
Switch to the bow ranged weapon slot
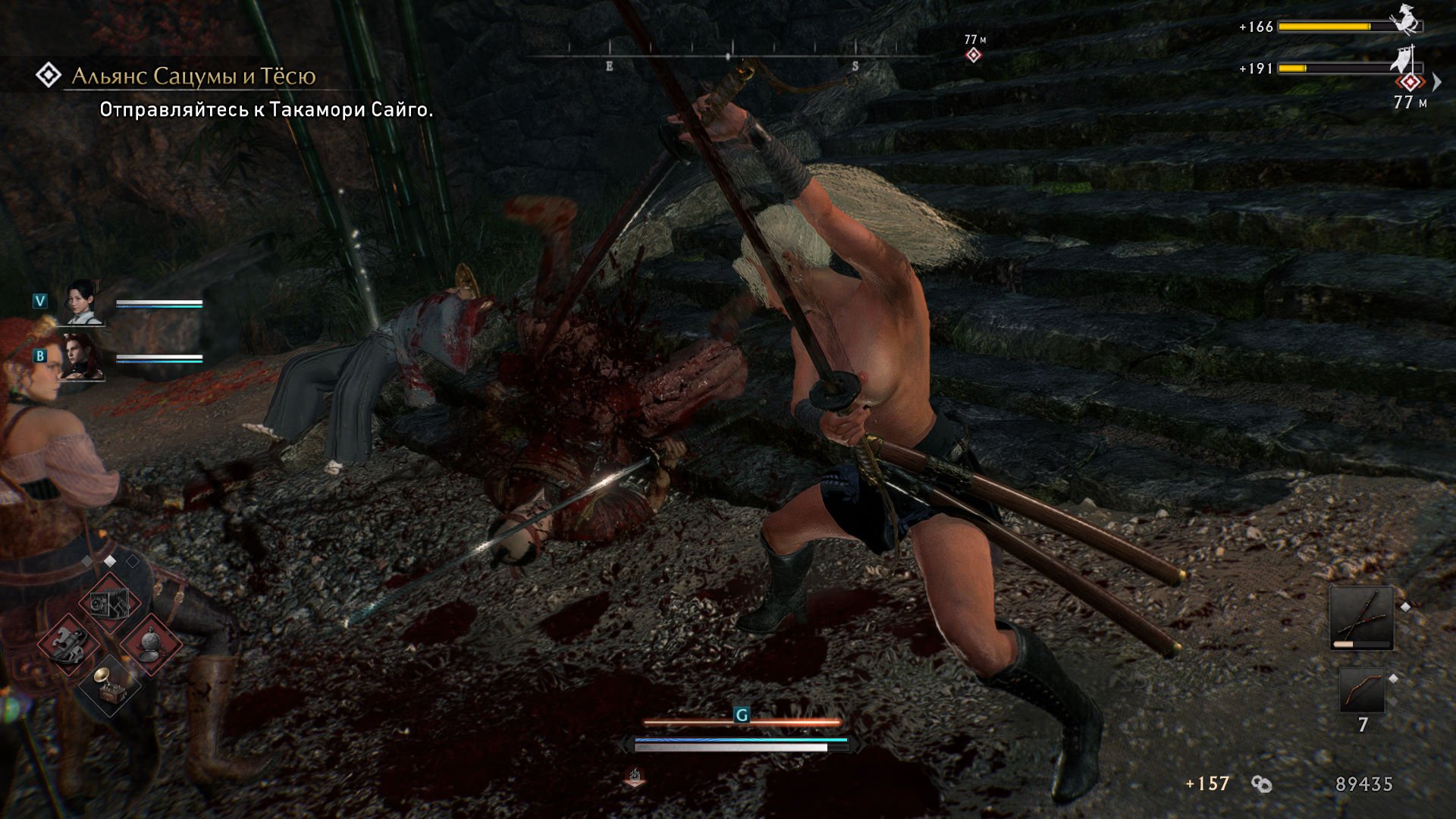pyautogui.click(x=1361, y=689)
